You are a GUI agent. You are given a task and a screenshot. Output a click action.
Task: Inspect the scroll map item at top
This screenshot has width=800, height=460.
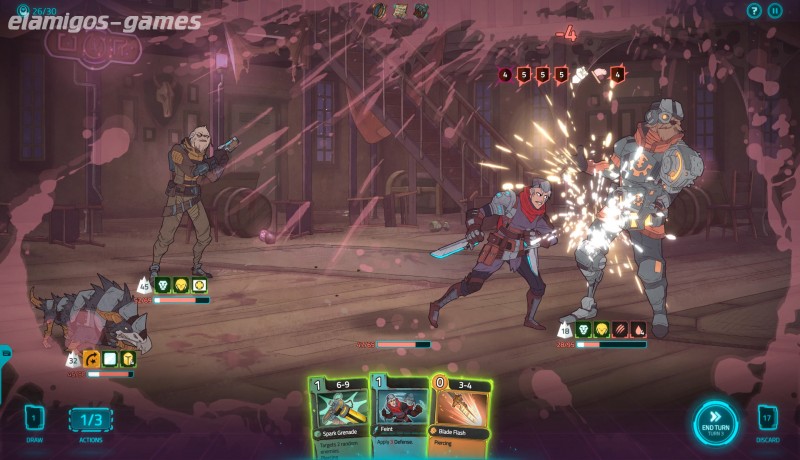(400, 11)
